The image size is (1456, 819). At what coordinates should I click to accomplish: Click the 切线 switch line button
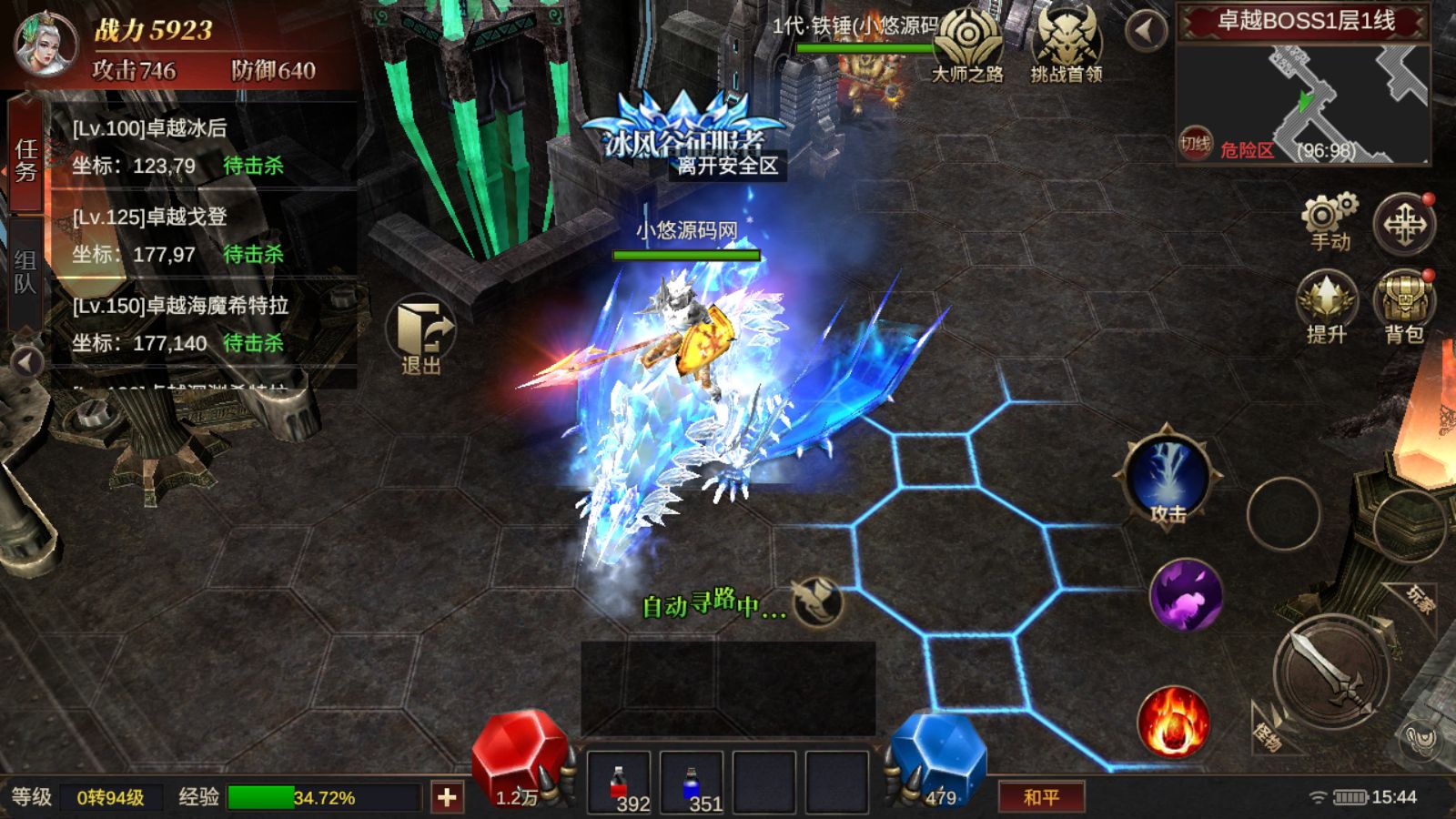tap(1196, 143)
